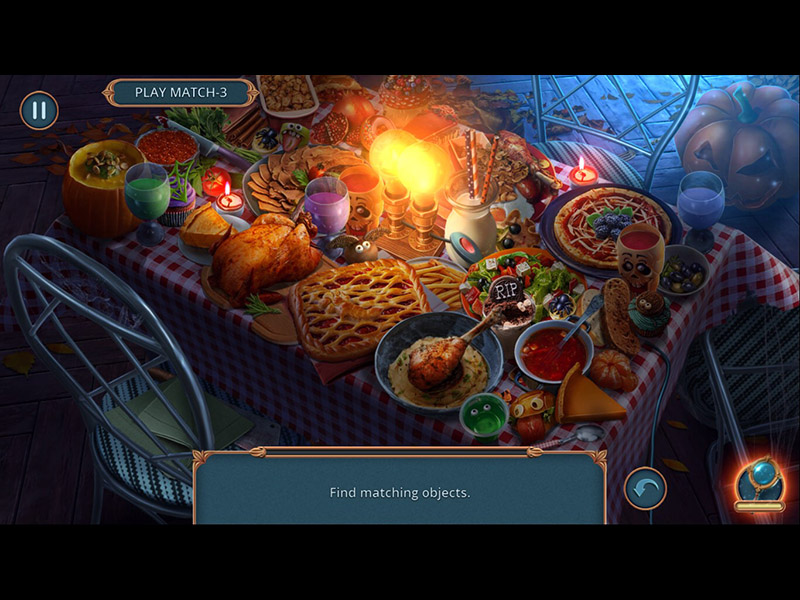This screenshot has width=800, height=600.
Task: Pause the game with the pause button
Action: pos(39,110)
